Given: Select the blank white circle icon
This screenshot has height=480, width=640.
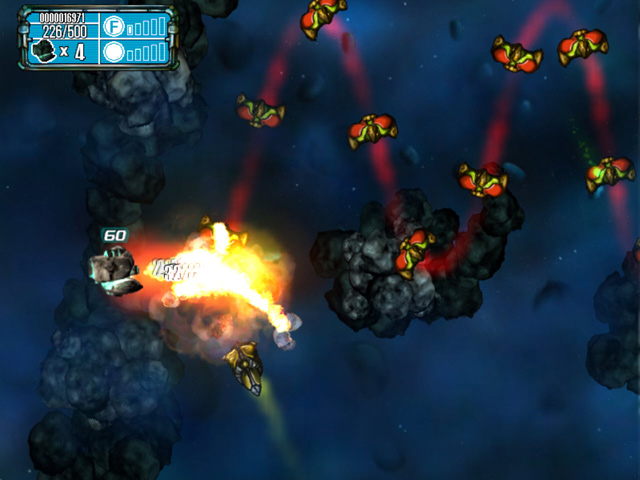Looking at the screenshot, I should pos(115,51).
